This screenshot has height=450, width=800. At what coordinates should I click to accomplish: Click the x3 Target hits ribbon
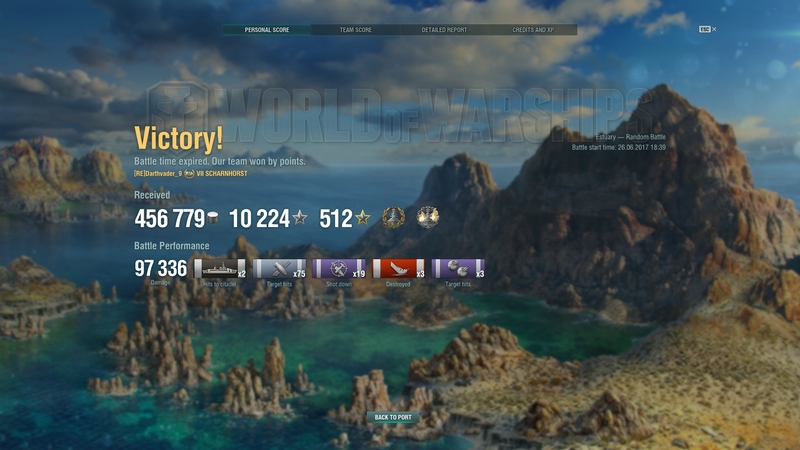(458, 269)
